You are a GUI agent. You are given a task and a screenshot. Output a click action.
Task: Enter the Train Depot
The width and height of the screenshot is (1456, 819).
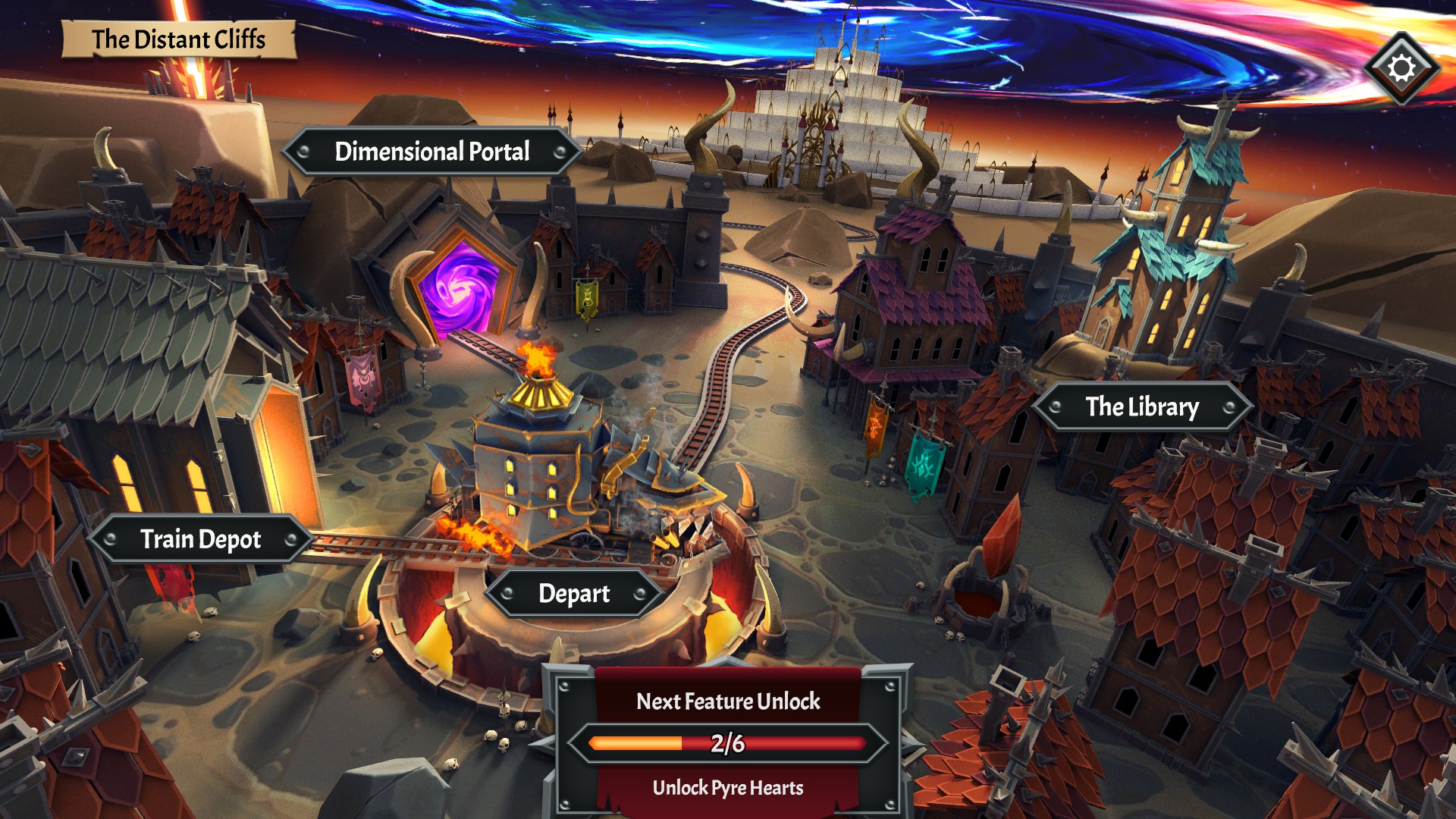click(200, 539)
